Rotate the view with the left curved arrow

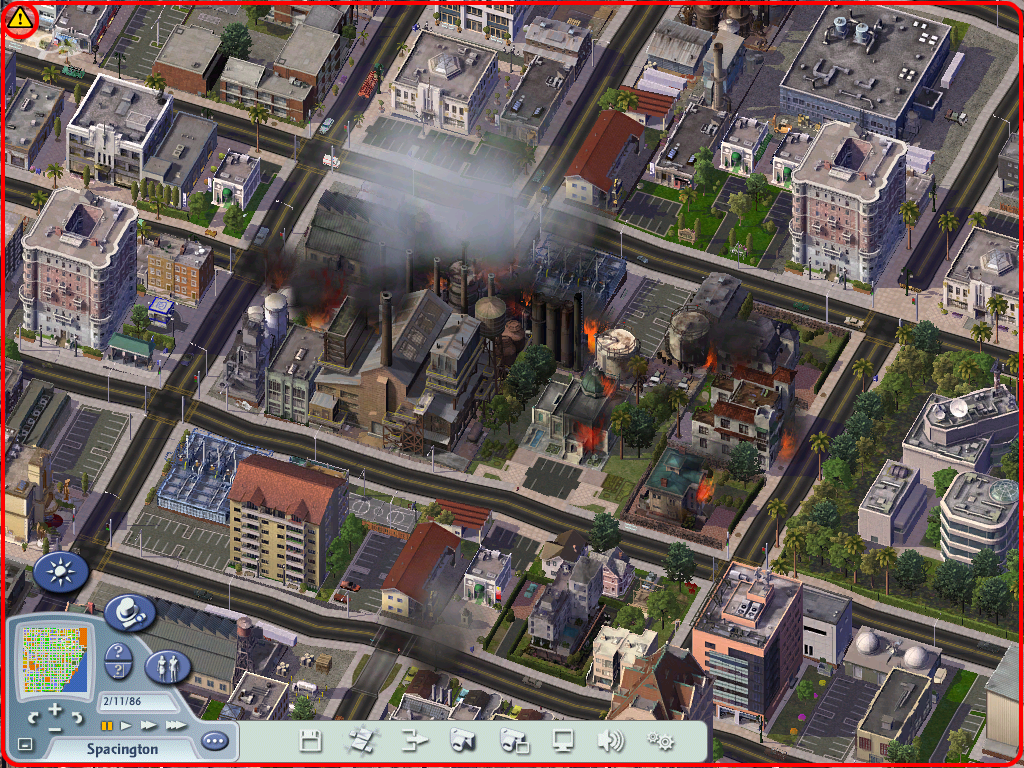point(35,717)
